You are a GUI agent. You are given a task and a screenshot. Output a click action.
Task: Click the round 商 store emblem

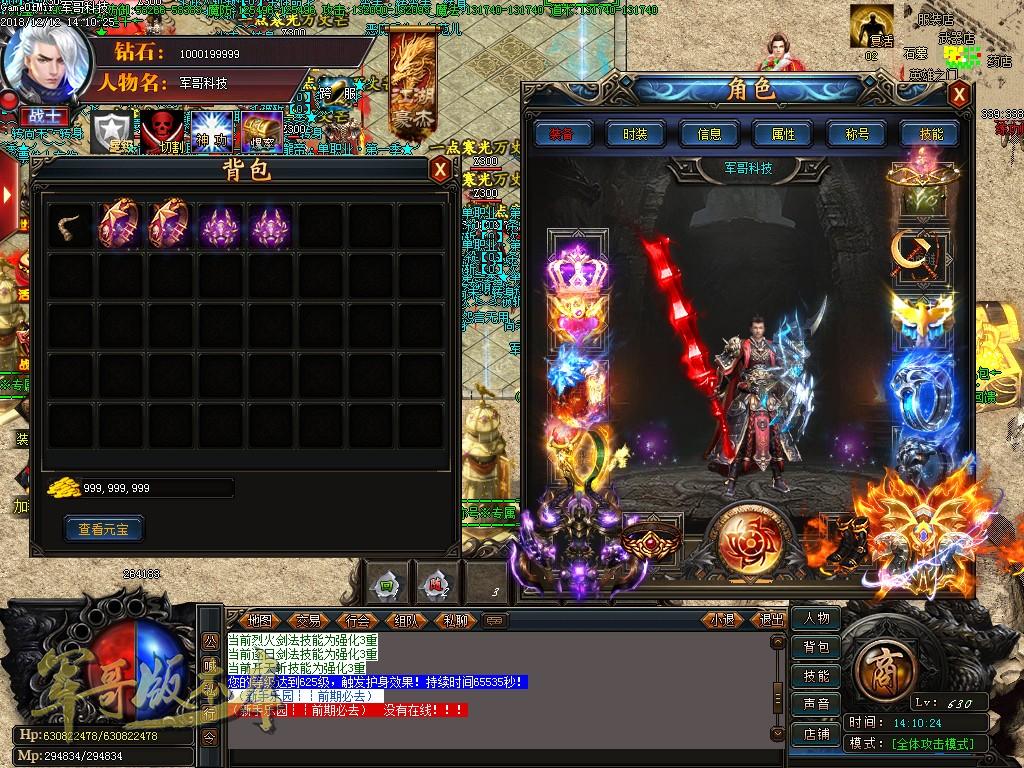pyautogui.click(x=883, y=663)
